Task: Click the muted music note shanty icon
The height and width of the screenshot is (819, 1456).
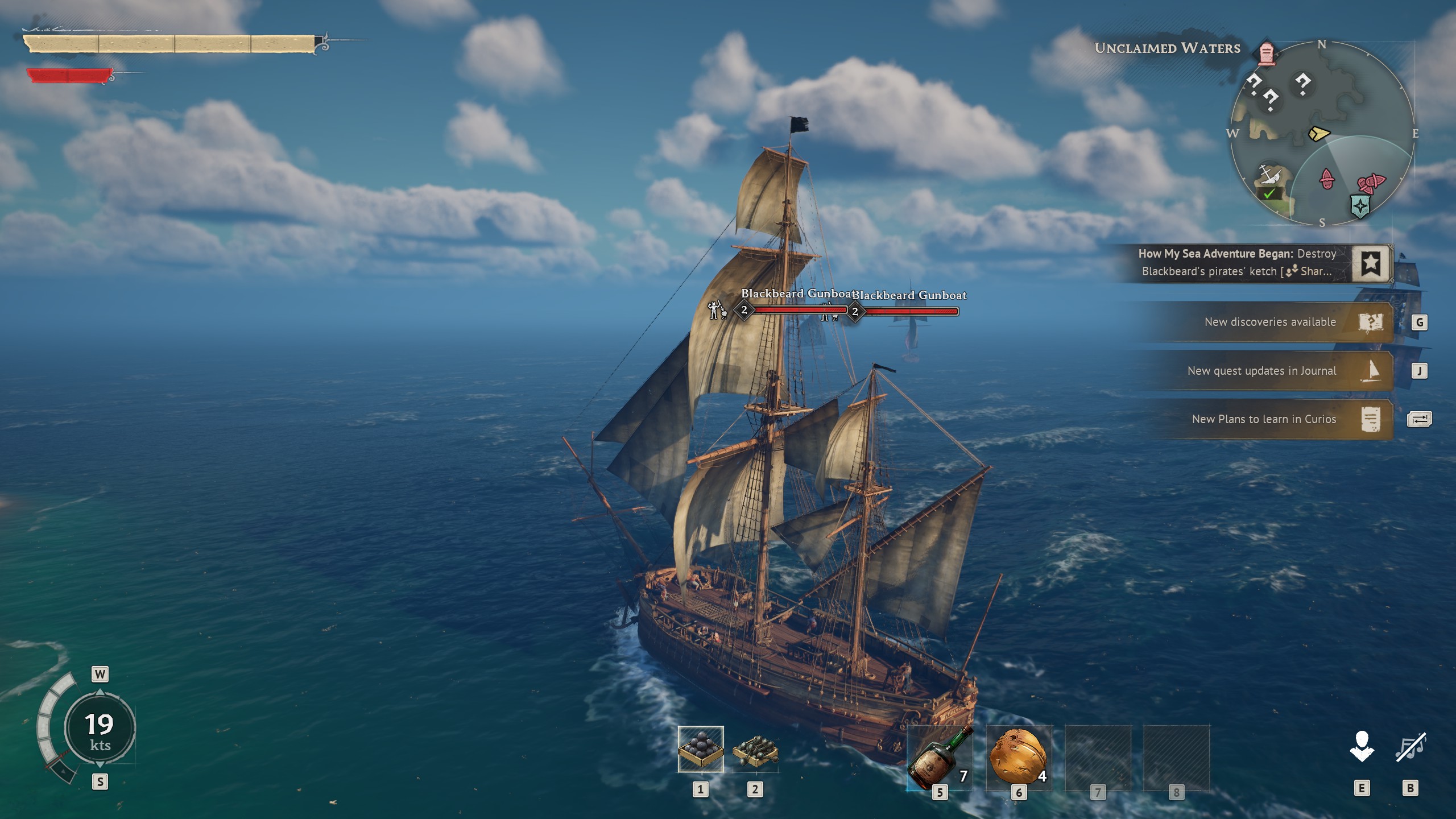Action: coord(1410,747)
